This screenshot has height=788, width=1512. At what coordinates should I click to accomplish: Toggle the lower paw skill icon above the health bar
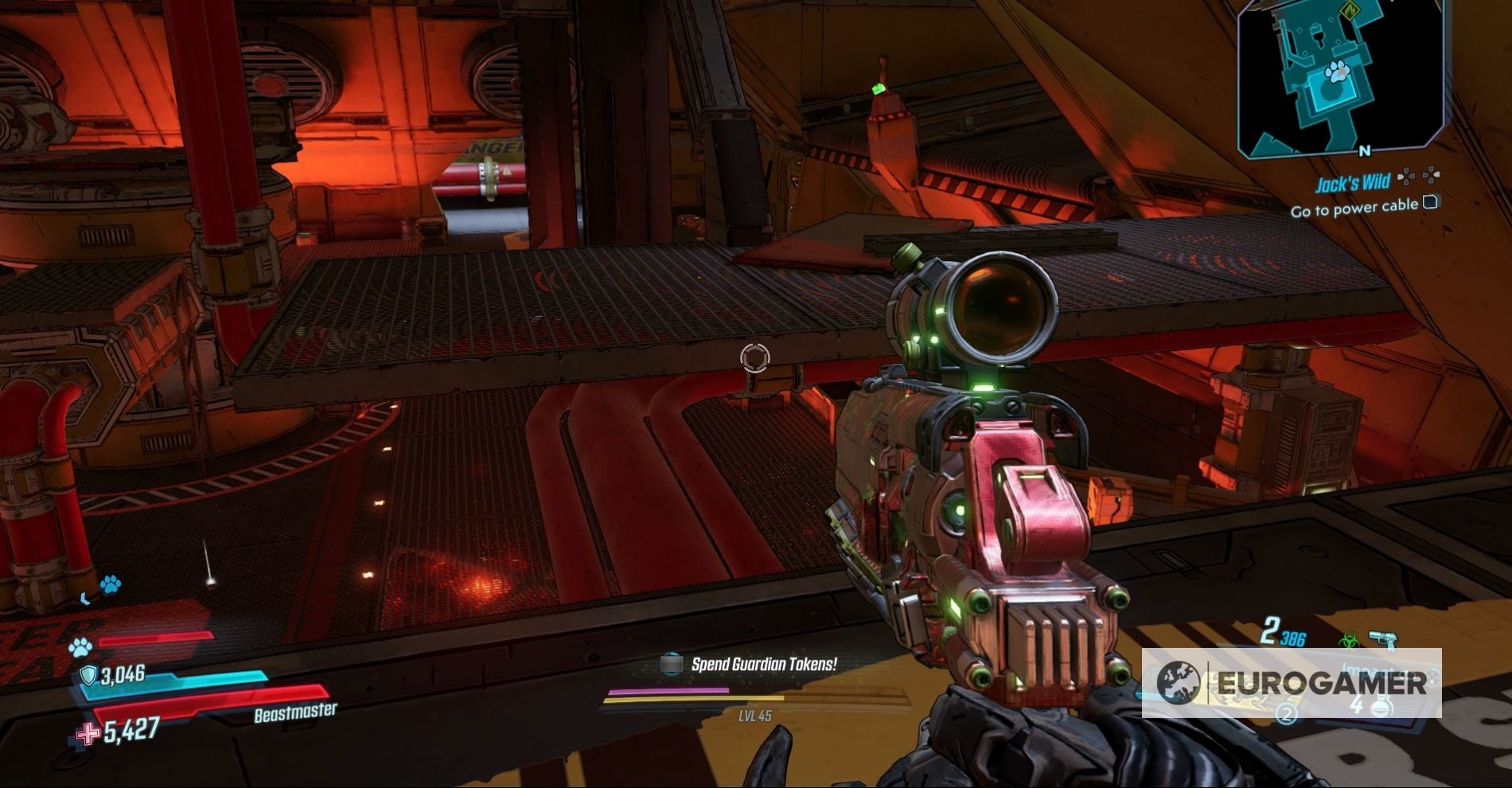tap(80, 647)
